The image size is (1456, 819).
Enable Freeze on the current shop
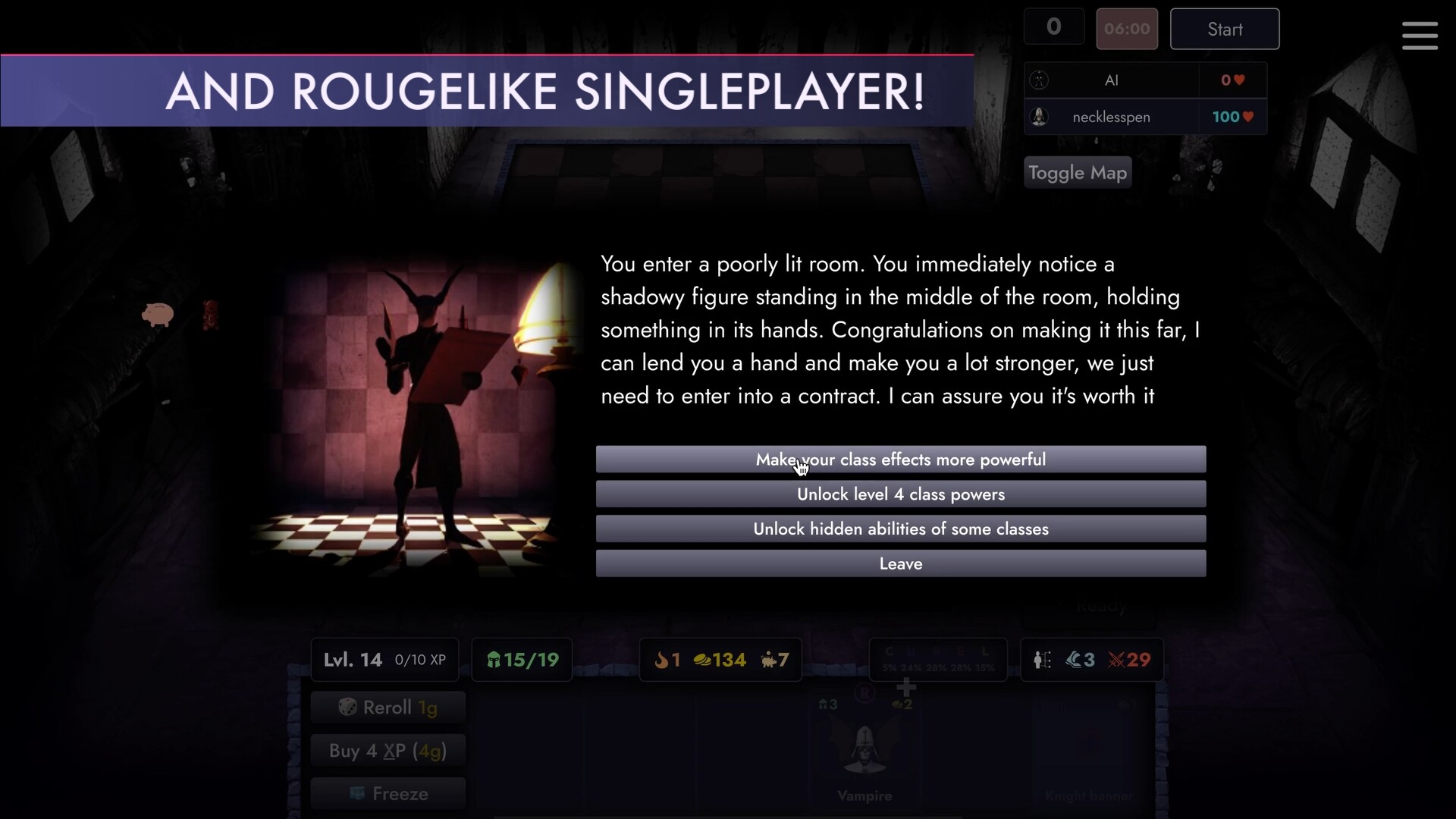pos(388,793)
